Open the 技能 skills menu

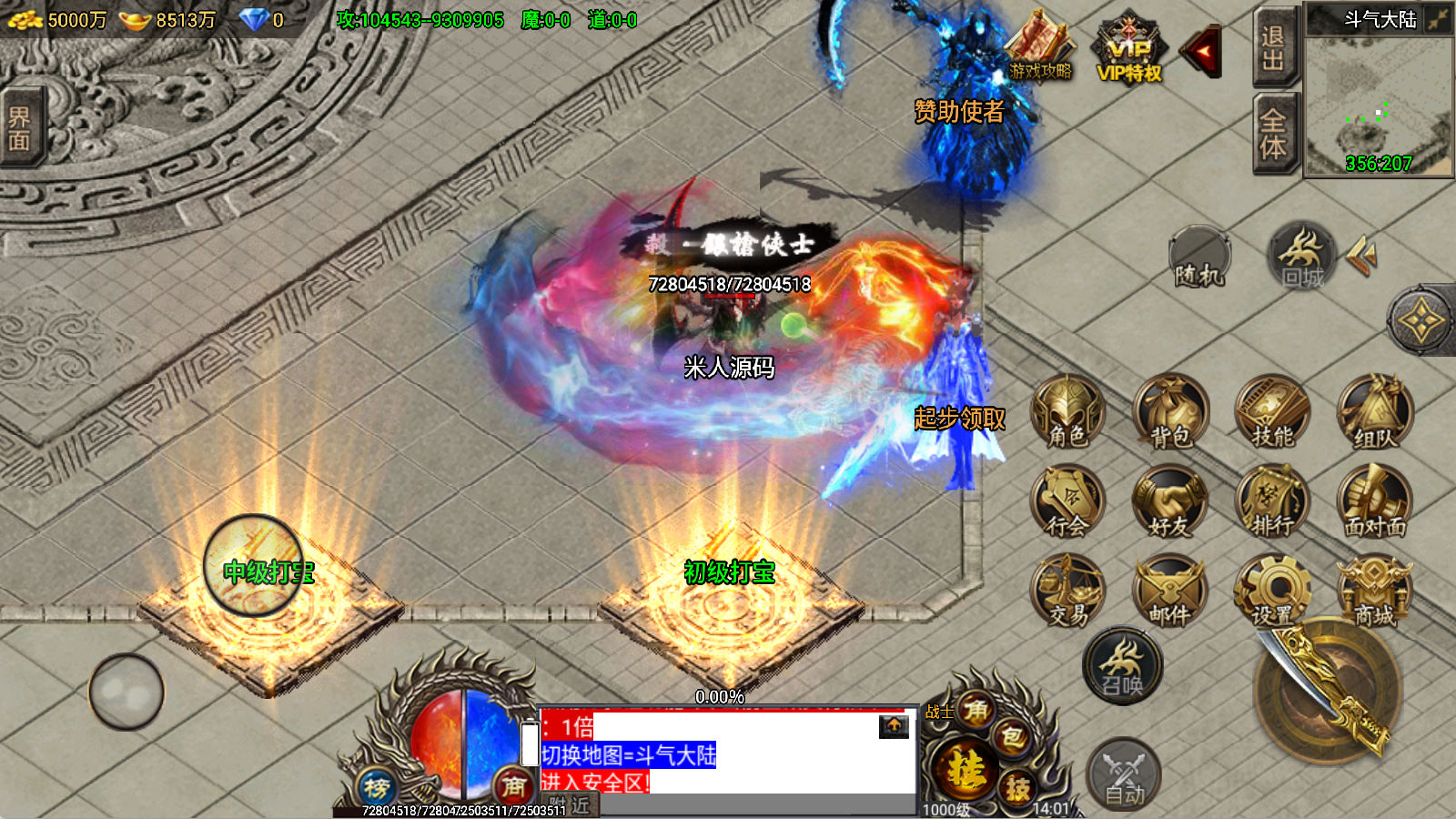1272,412
